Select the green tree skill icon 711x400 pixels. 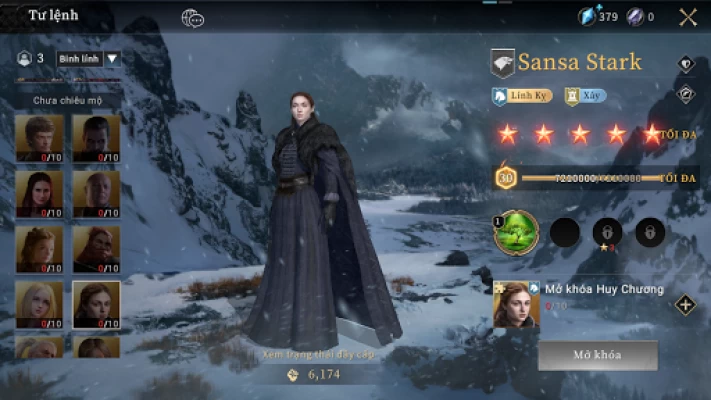click(x=517, y=232)
